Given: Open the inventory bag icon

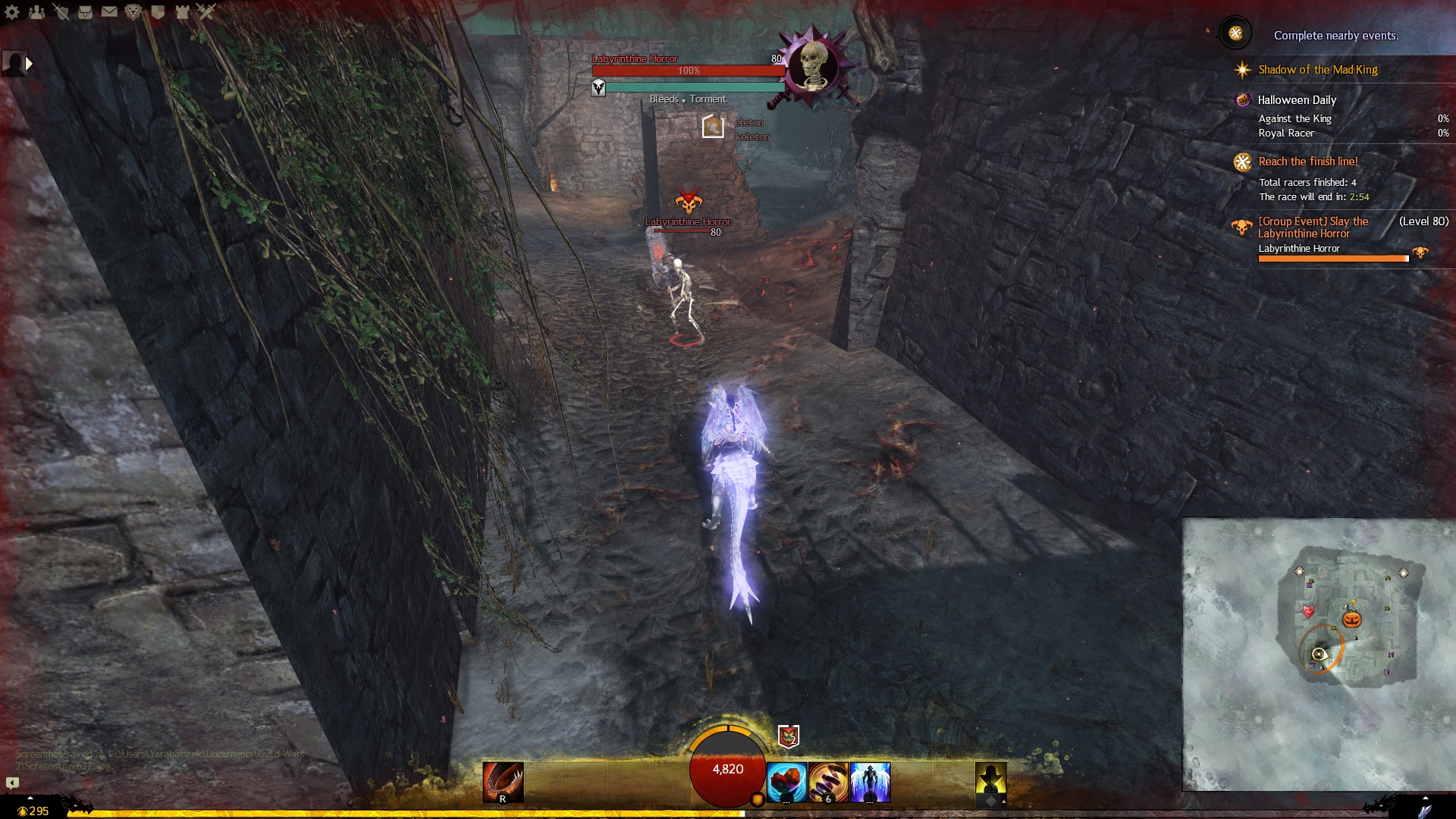Looking at the screenshot, I should click(85, 12).
